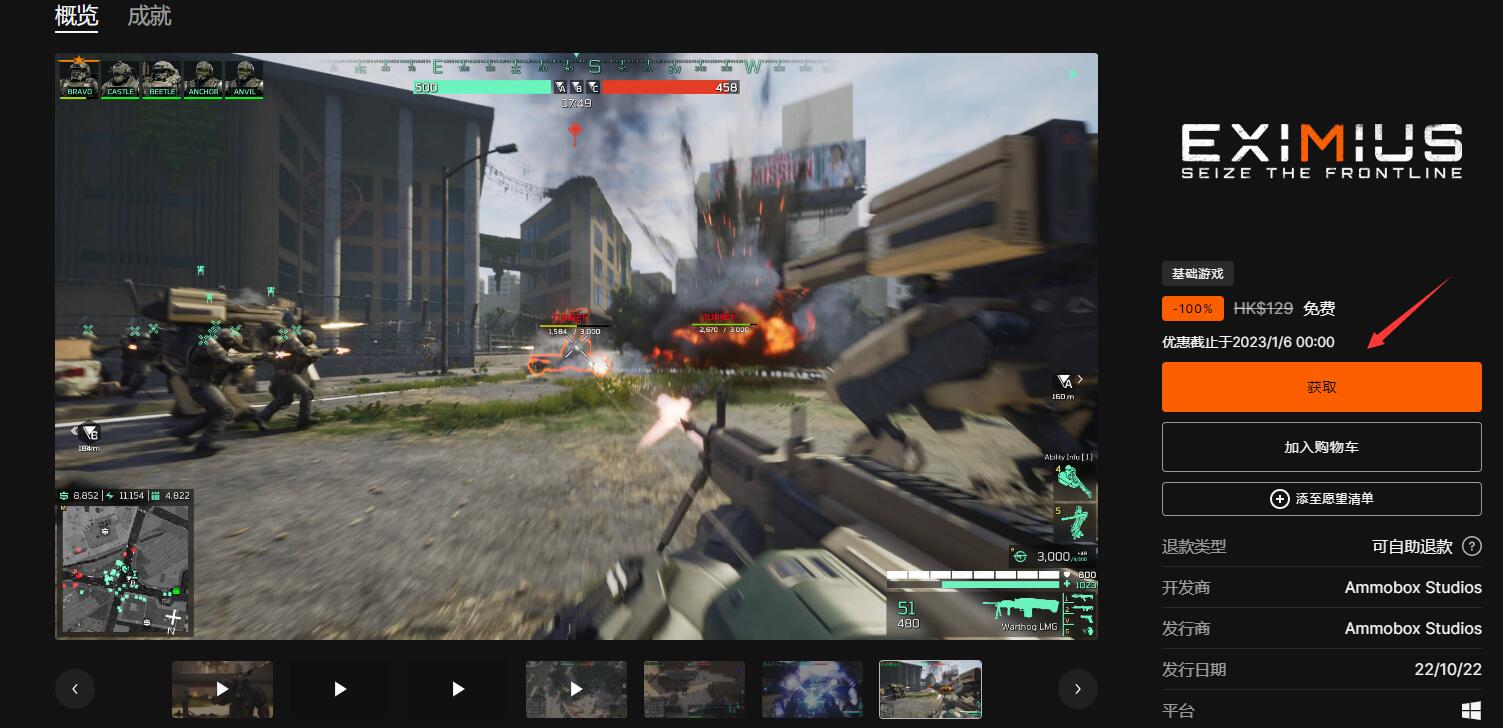
Task: Show the previous media with left arrow
Action: pos(75,688)
